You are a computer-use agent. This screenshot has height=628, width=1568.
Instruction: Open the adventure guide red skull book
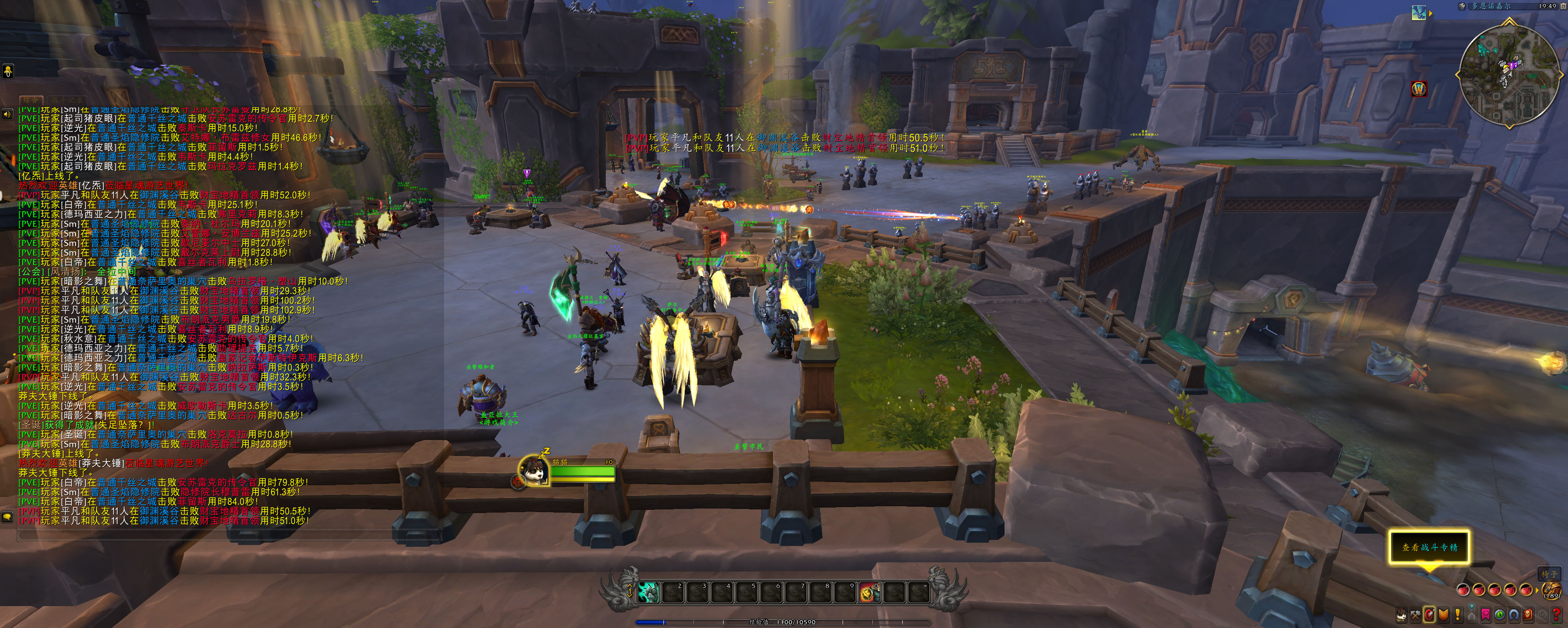point(1527,615)
